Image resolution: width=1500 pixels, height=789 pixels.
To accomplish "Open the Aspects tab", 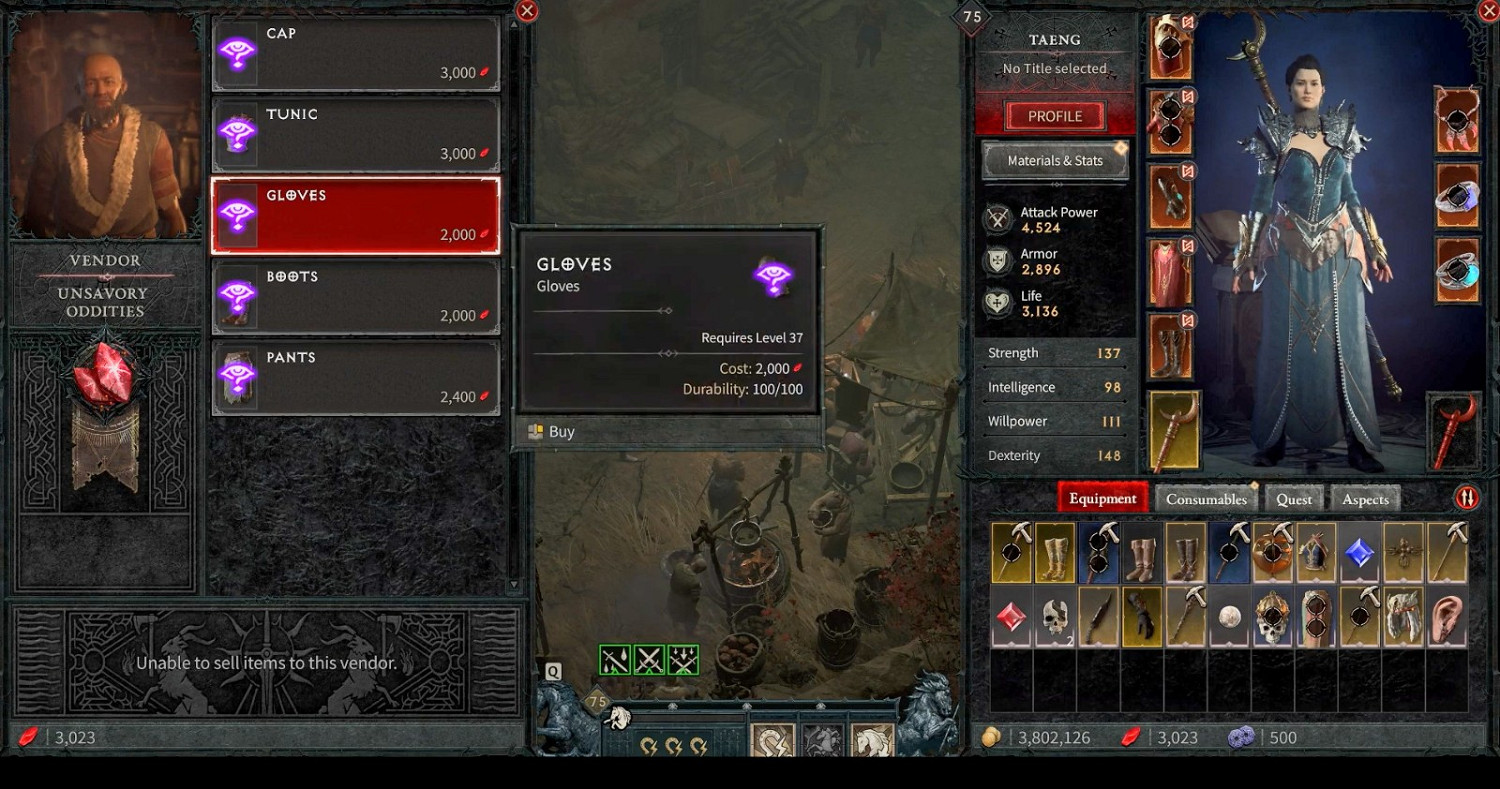I will [1365, 497].
